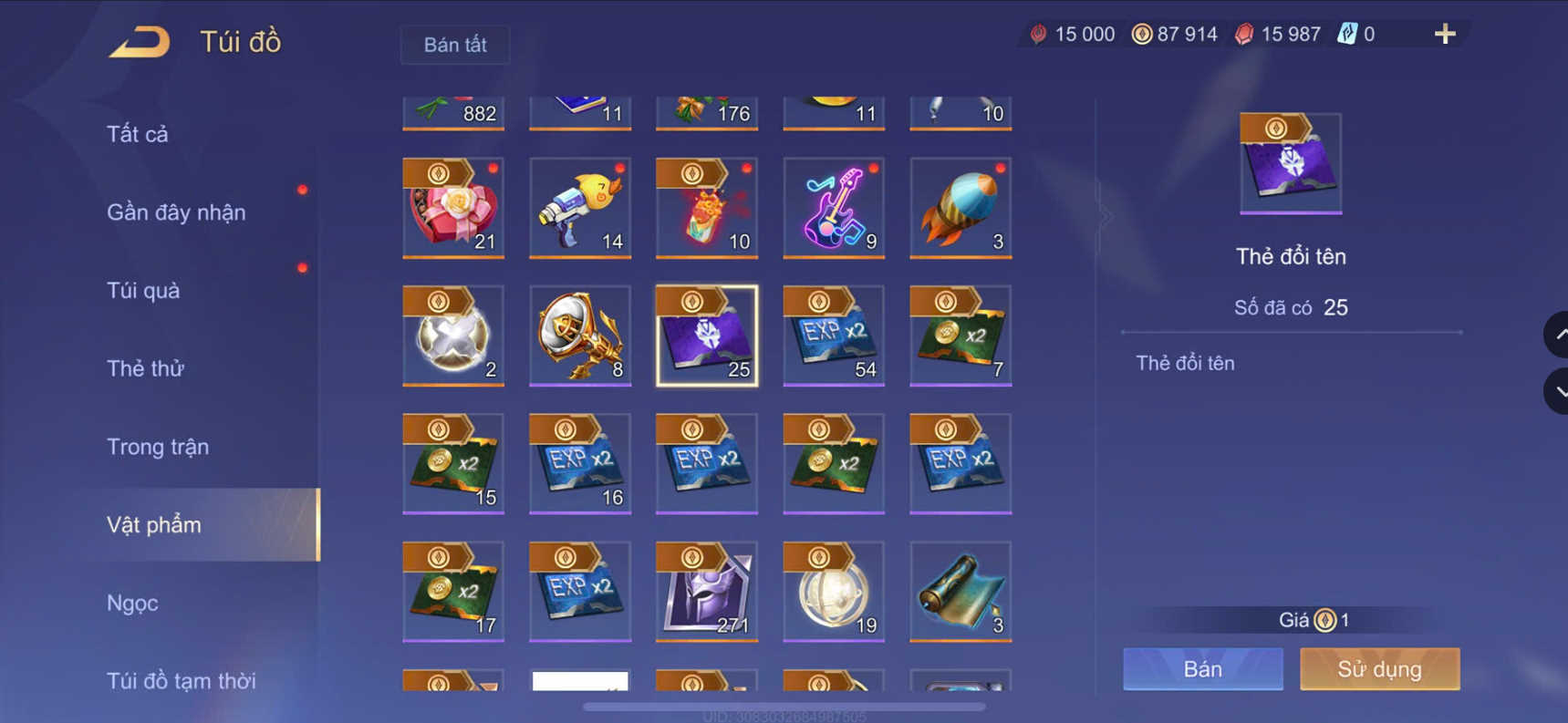Switch to the Tất cả category
This screenshot has height=723, width=1568.
137,133
